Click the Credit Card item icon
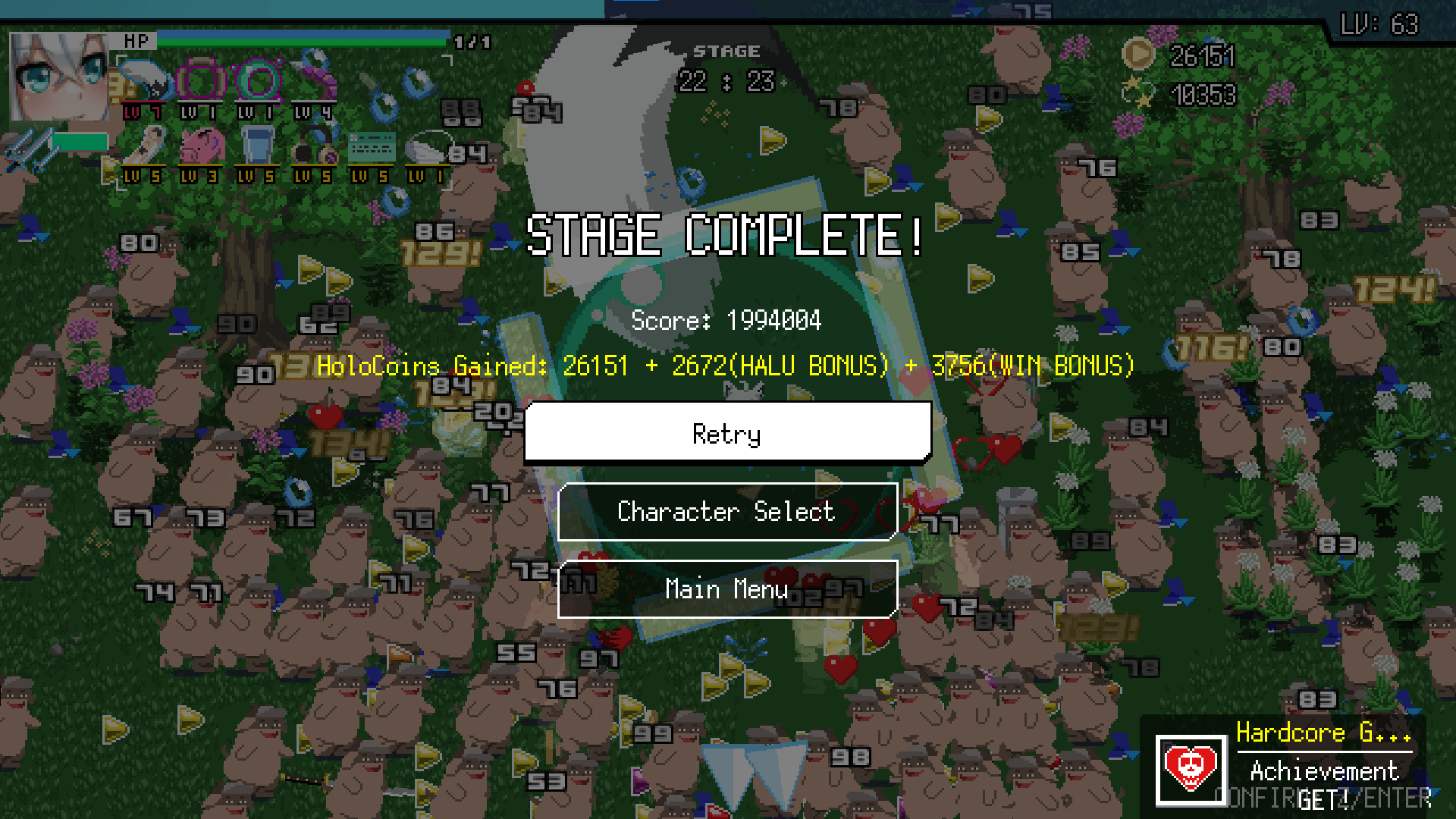The width and height of the screenshot is (1456, 819). click(x=372, y=144)
